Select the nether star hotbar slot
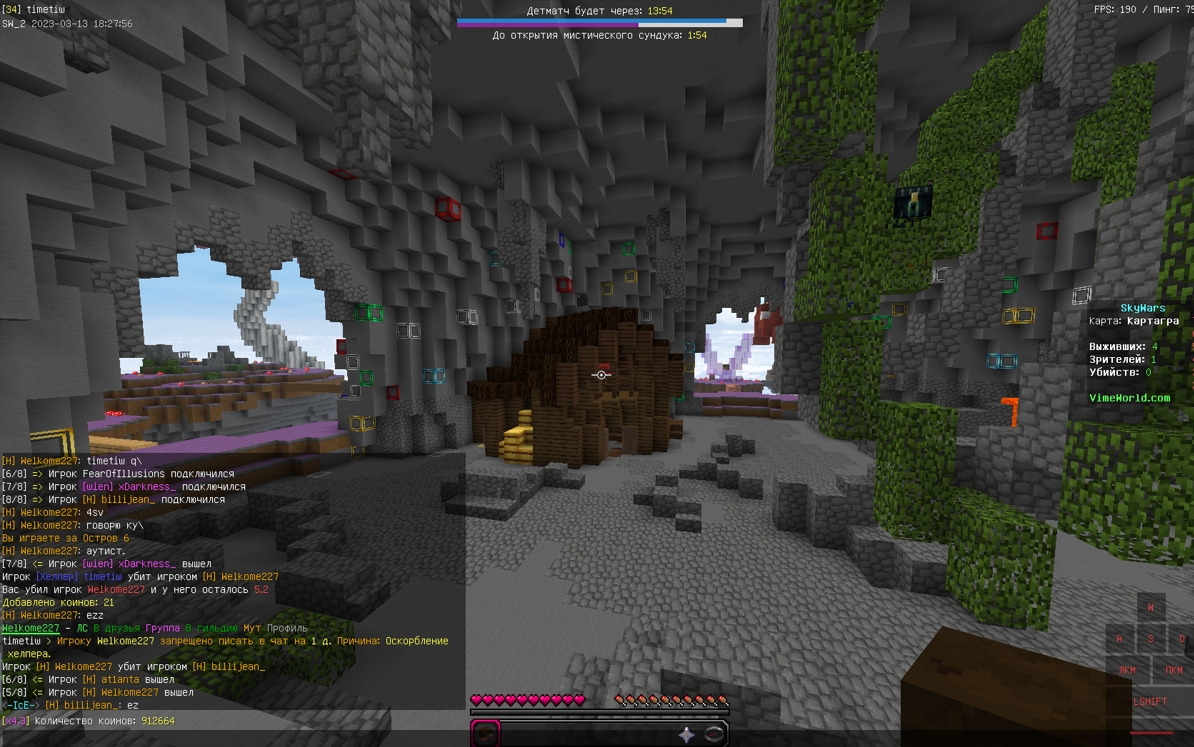This screenshot has height=747, width=1194. (x=686, y=734)
